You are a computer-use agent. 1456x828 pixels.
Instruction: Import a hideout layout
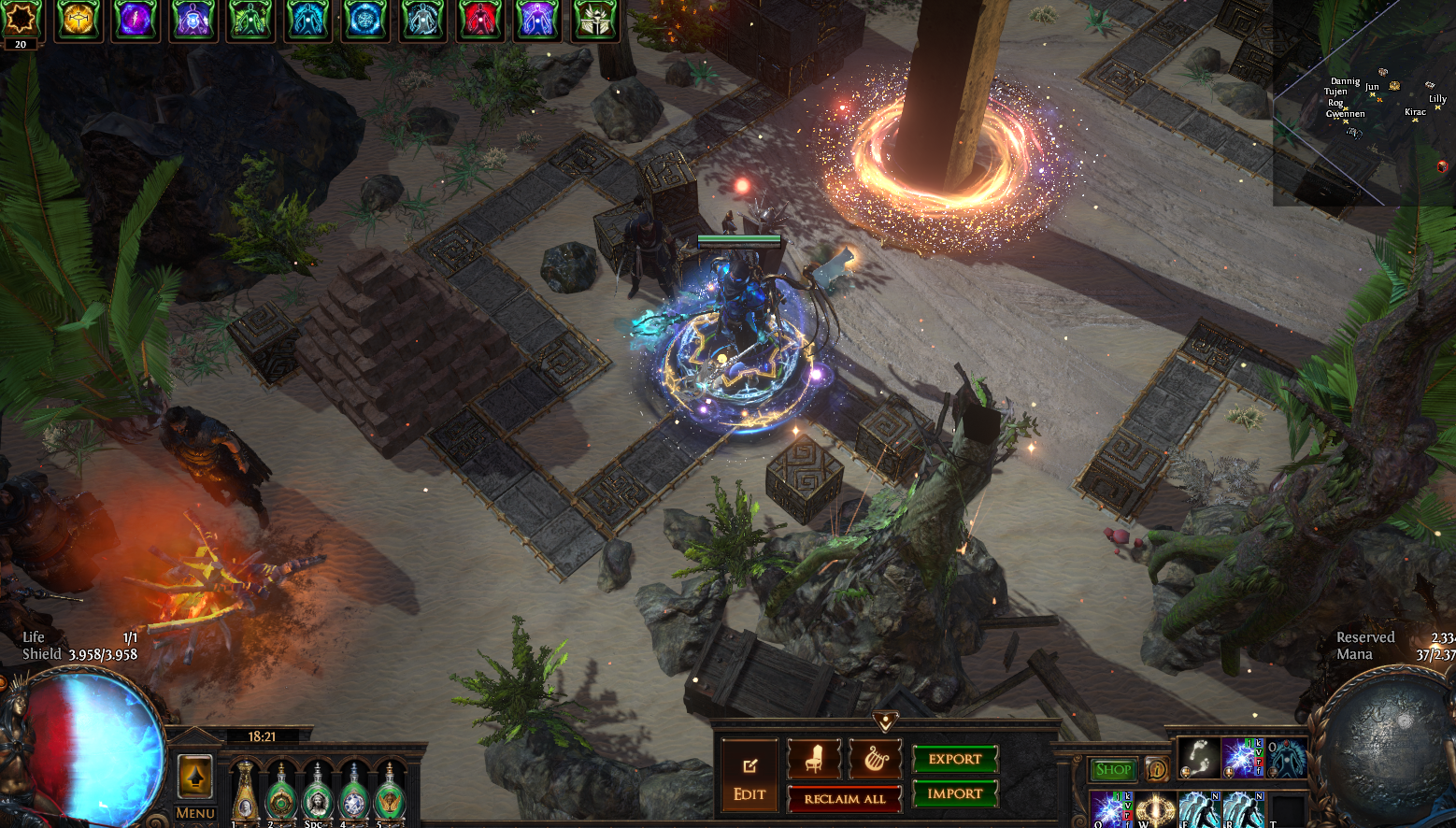pyautogui.click(x=954, y=793)
